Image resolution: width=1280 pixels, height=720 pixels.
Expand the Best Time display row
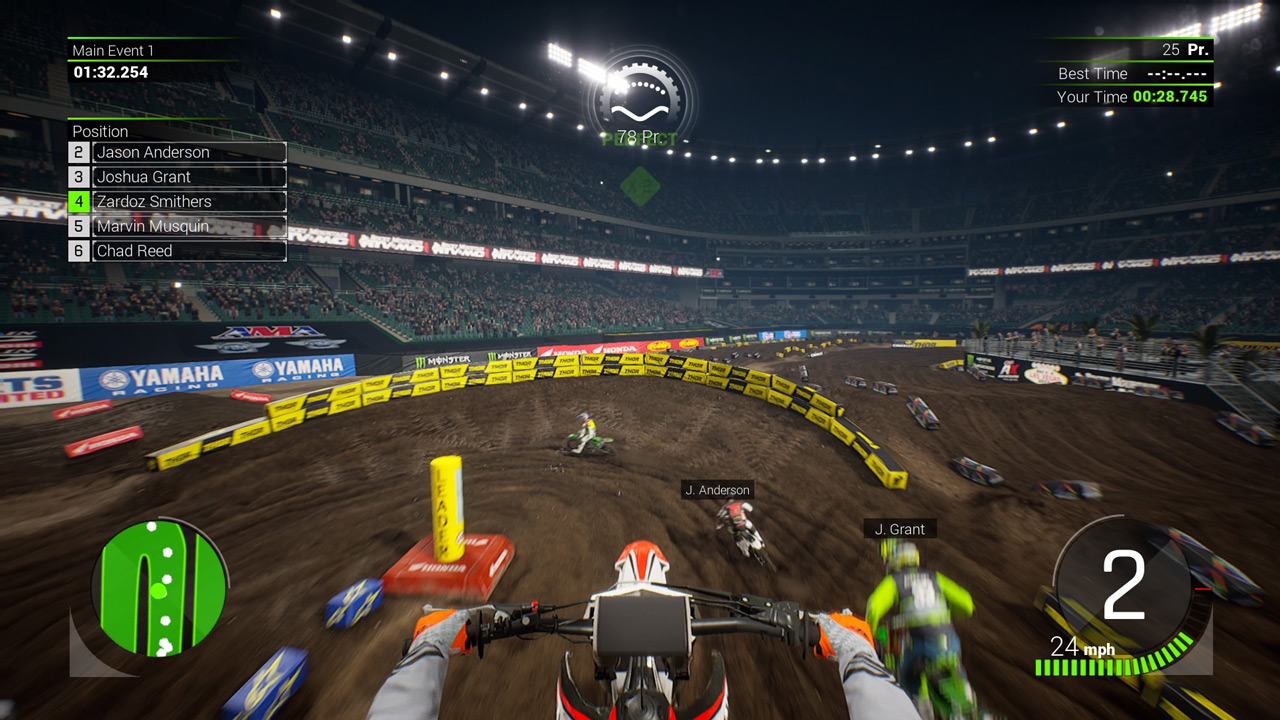pos(1130,73)
